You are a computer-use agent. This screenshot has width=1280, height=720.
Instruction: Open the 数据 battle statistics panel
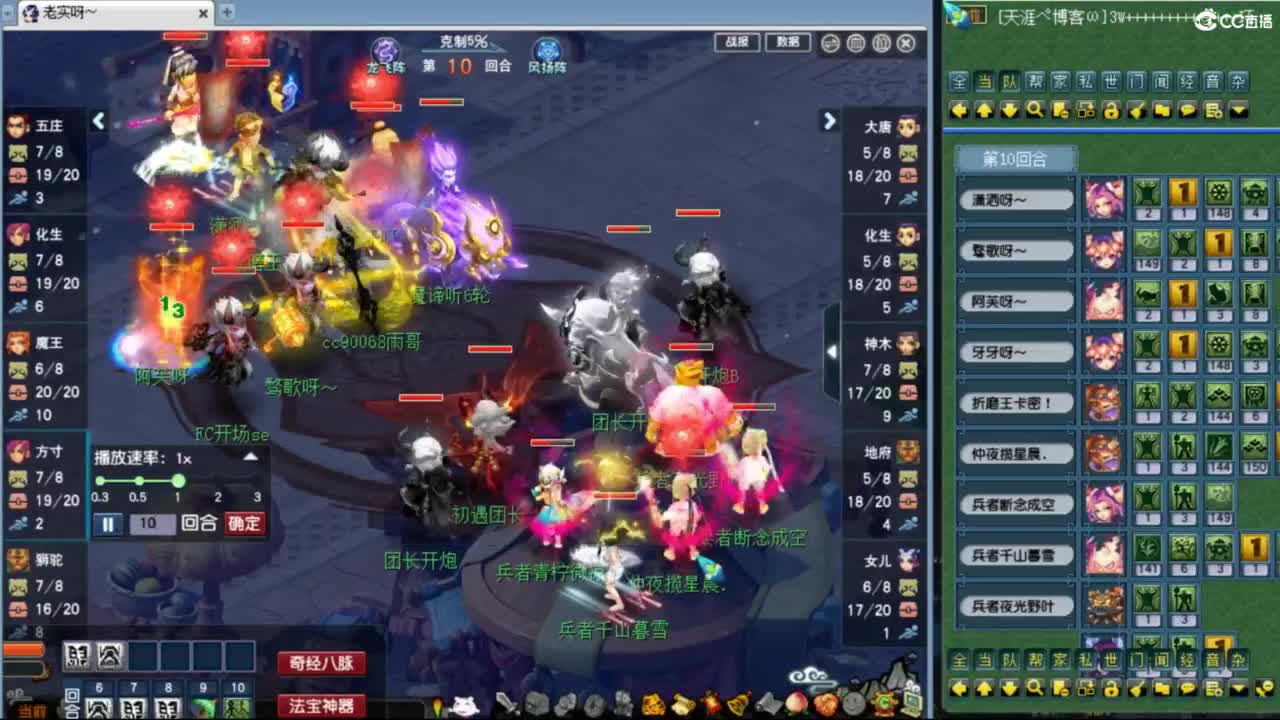(787, 44)
